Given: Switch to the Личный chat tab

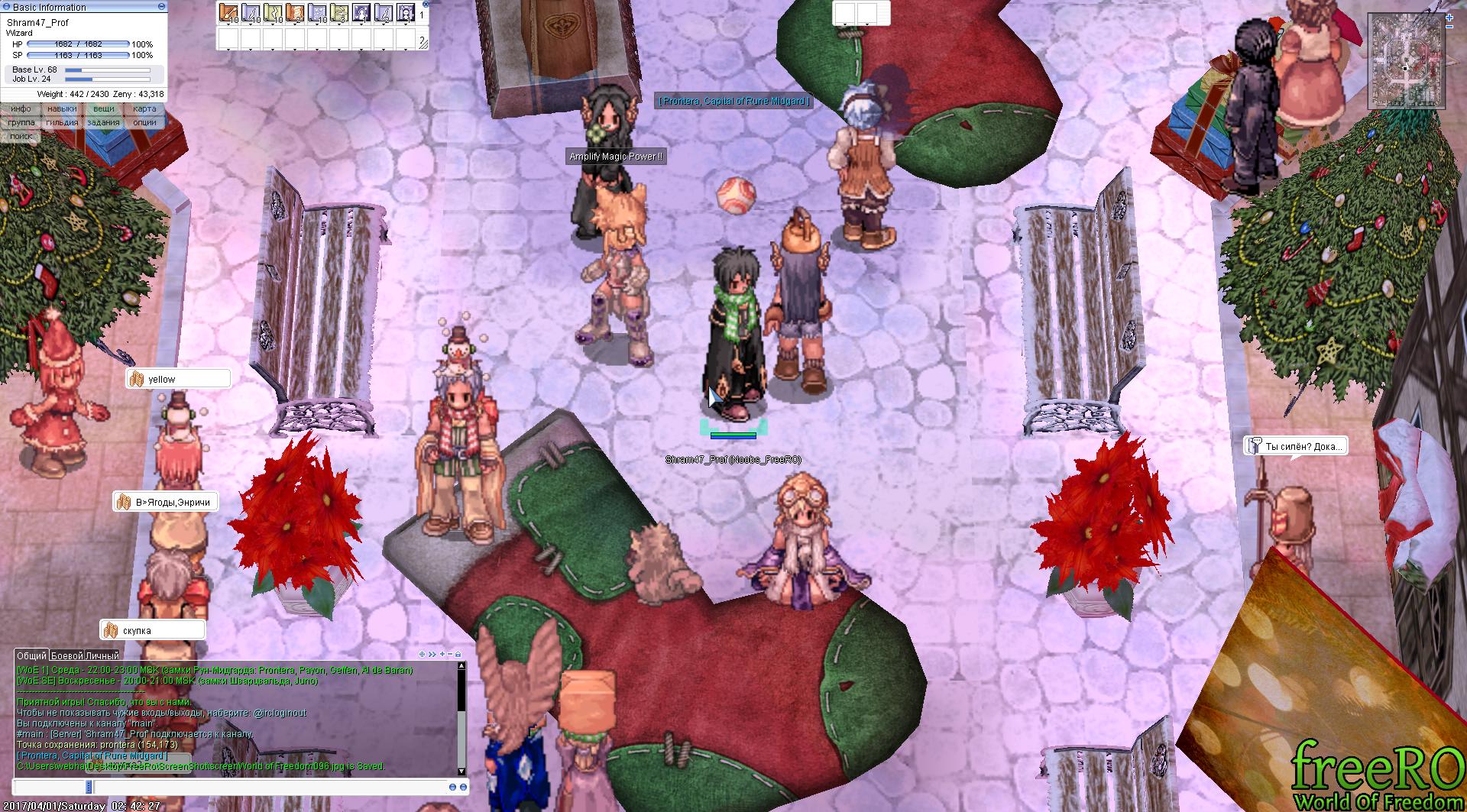Looking at the screenshot, I should coord(102,655).
